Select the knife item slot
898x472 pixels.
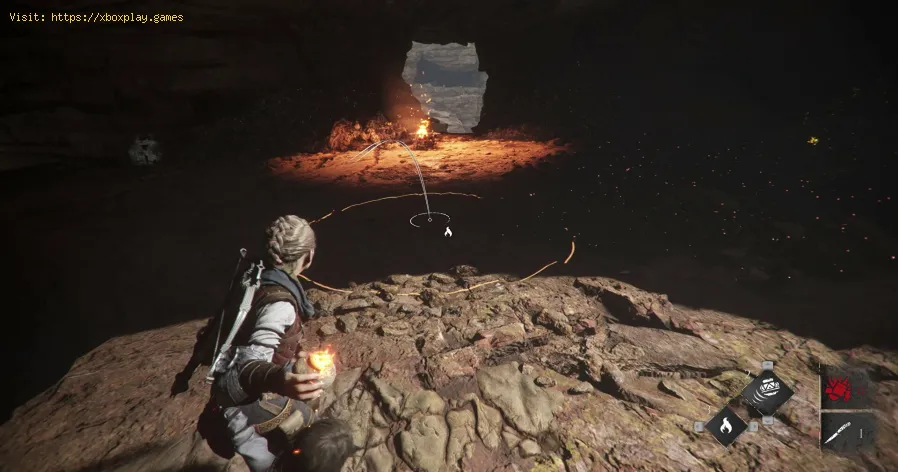836,431
